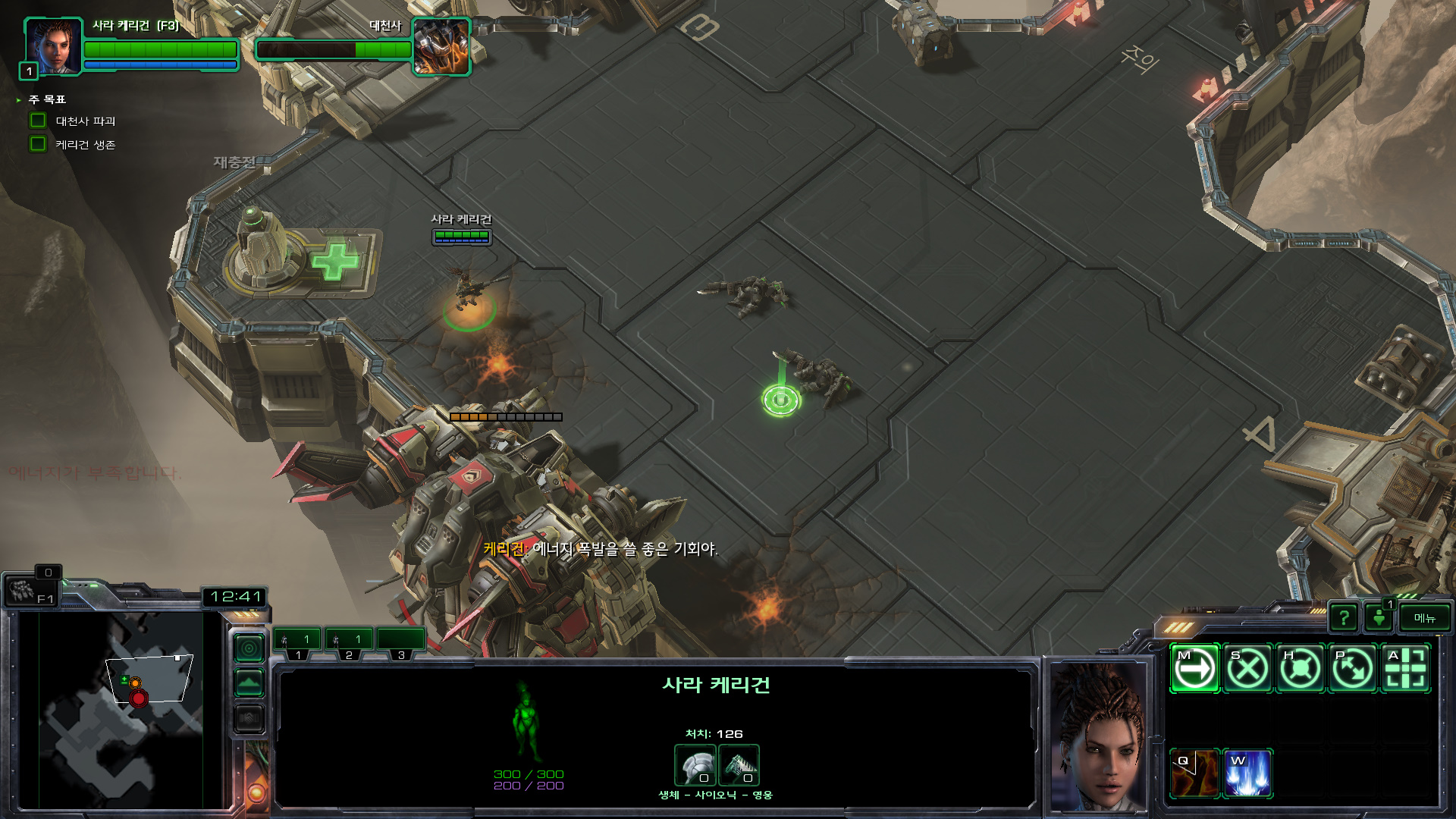Check the 대천사 파괴 objective entry
This screenshot has width=1456, height=819.
85,121
